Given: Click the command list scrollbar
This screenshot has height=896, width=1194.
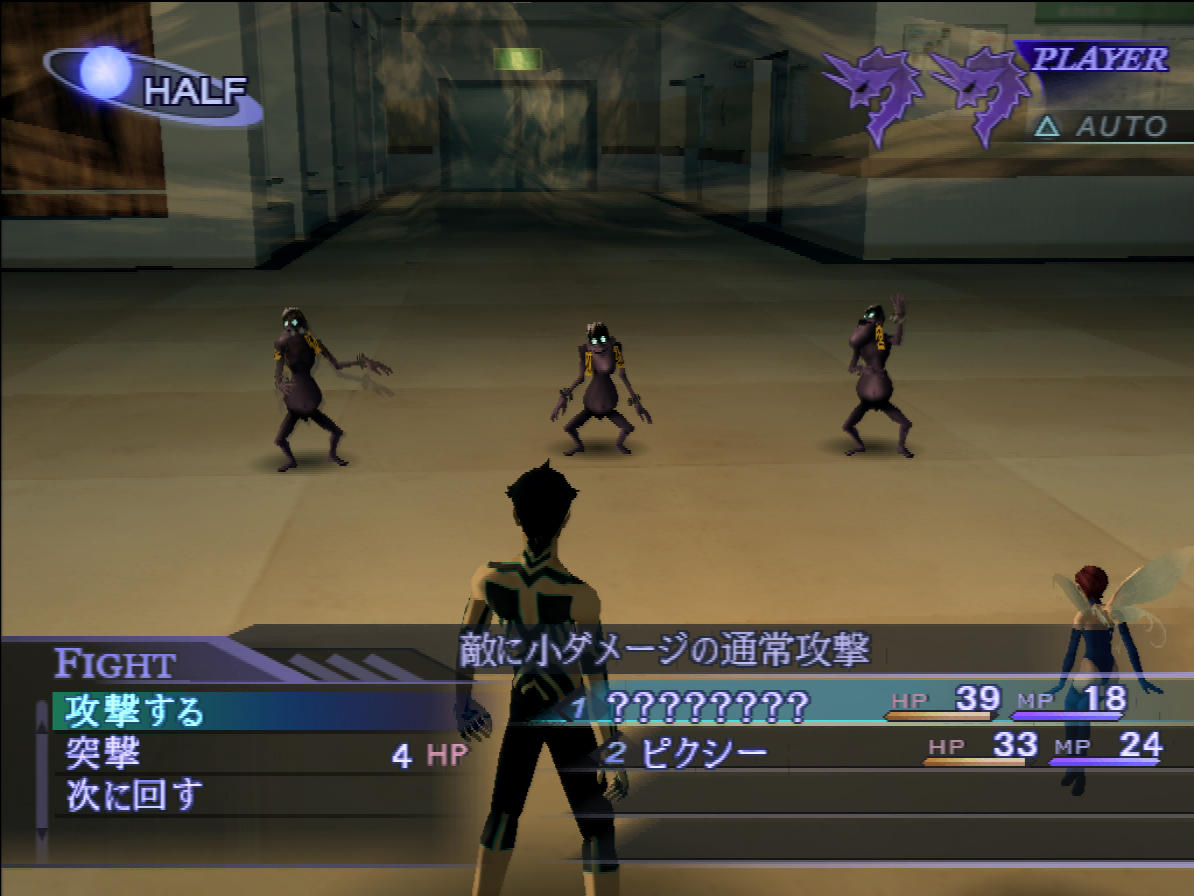Looking at the screenshot, I should pyautogui.click(x=42, y=780).
